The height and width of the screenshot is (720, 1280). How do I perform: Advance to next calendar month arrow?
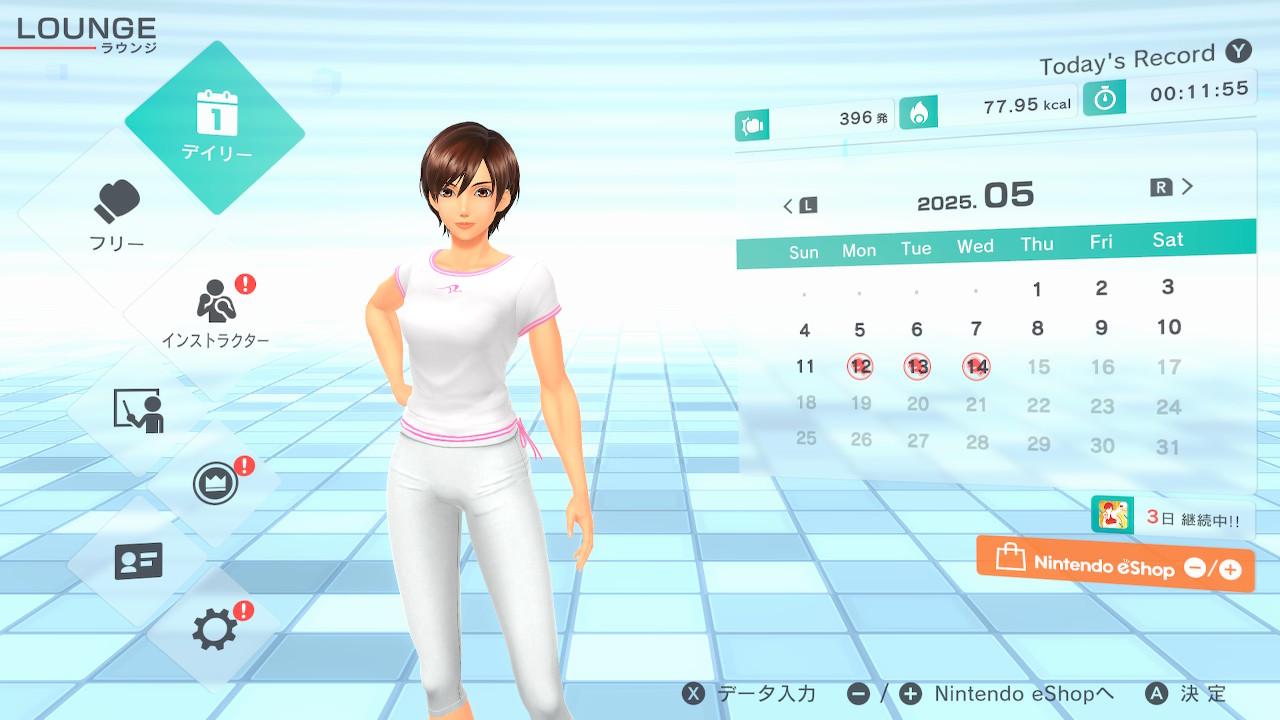[1174, 187]
